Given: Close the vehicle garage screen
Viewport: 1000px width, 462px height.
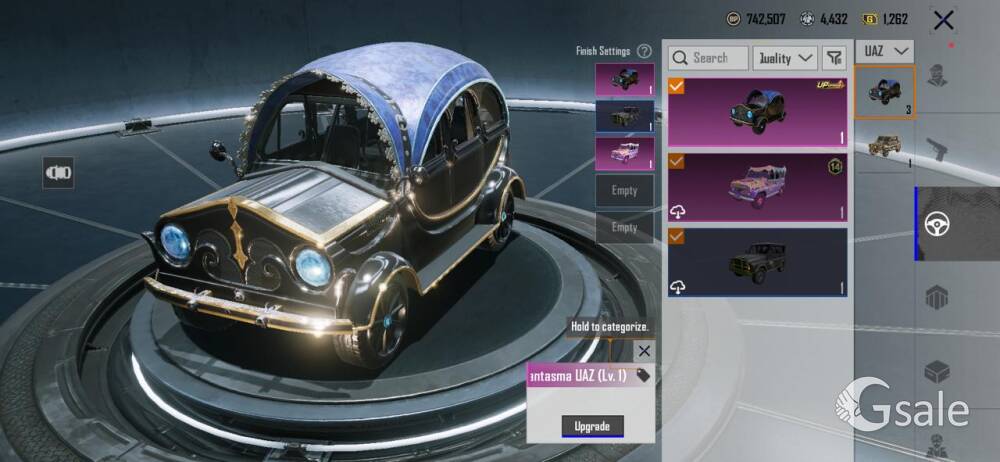Looking at the screenshot, I should 942,20.
